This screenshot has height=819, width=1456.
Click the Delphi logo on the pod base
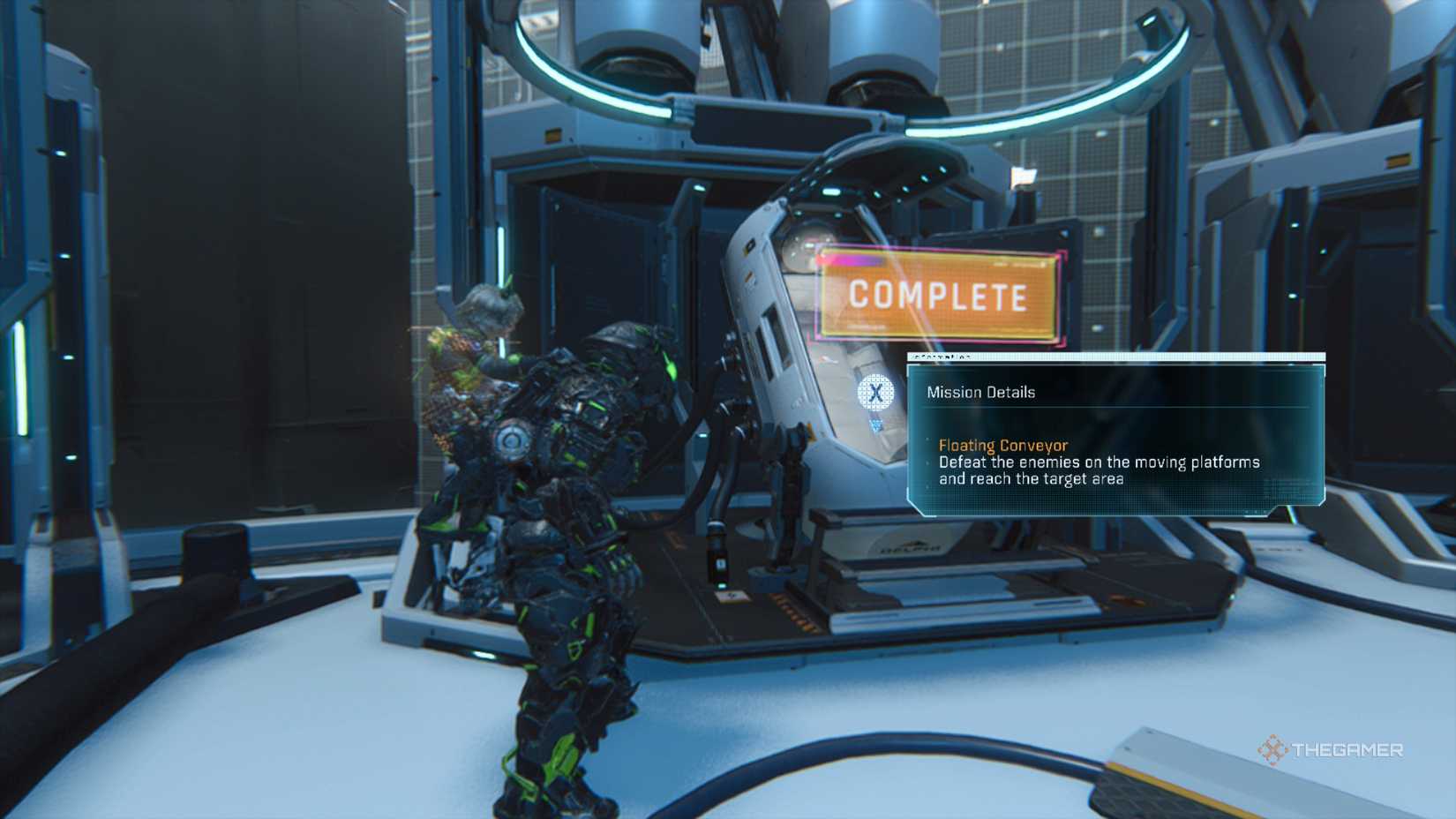click(x=911, y=547)
